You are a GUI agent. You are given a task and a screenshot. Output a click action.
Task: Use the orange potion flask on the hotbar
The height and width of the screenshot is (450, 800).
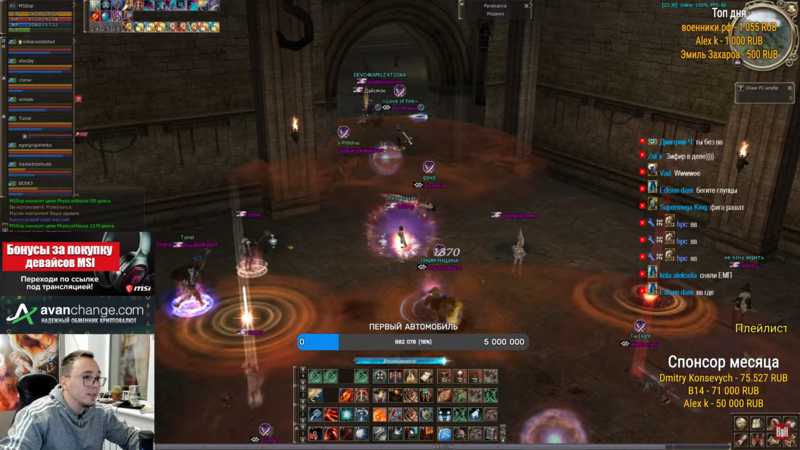pyautogui.click(x=411, y=376)
